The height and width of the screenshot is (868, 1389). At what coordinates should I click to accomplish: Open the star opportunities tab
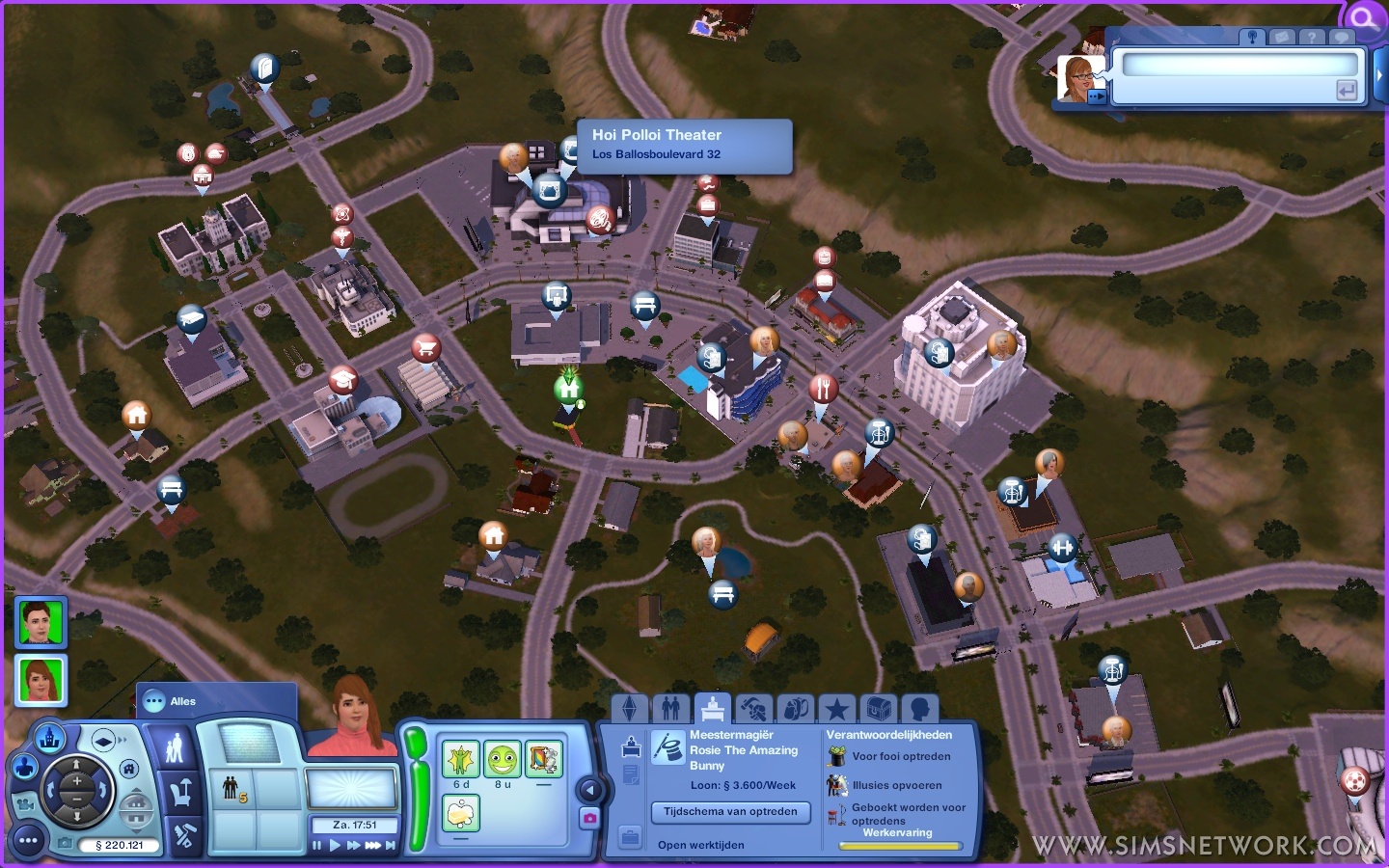pyautogui.click(x=836, y=710)
